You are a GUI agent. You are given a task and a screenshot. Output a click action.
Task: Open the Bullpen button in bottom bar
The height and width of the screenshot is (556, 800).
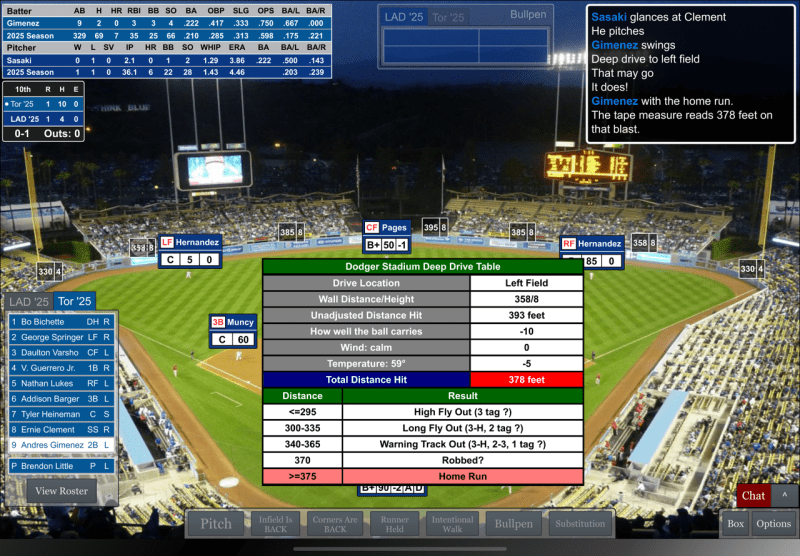(514, 523)
